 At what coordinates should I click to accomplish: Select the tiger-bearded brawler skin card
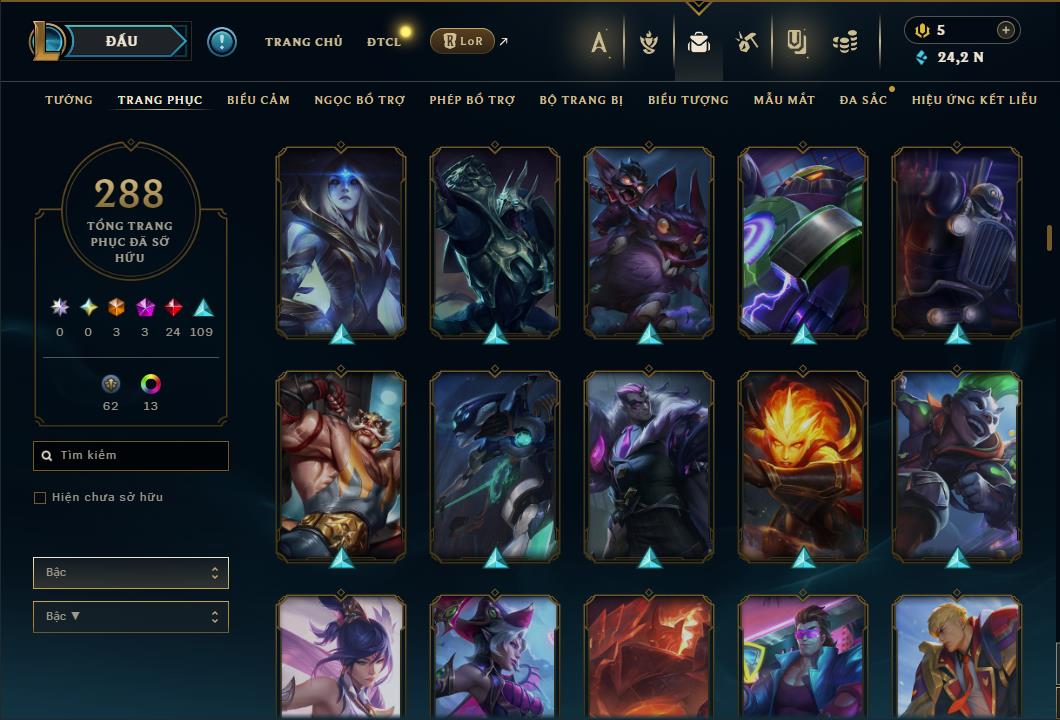341,465
